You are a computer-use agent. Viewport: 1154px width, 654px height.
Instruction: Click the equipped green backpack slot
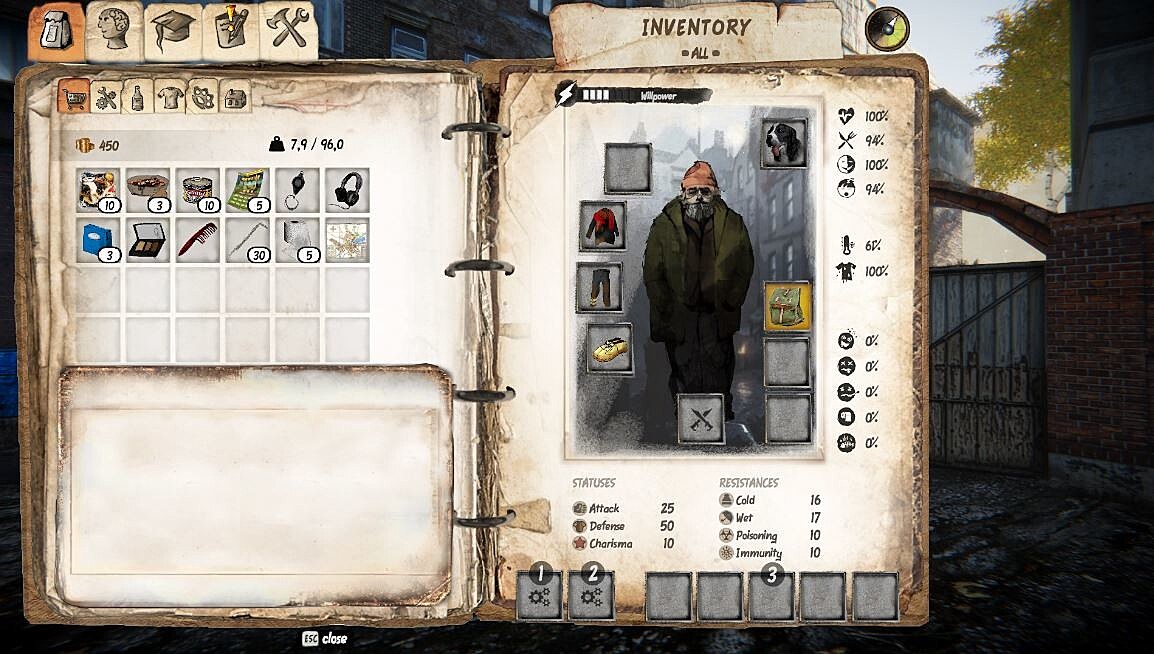[x=787, y=305]
